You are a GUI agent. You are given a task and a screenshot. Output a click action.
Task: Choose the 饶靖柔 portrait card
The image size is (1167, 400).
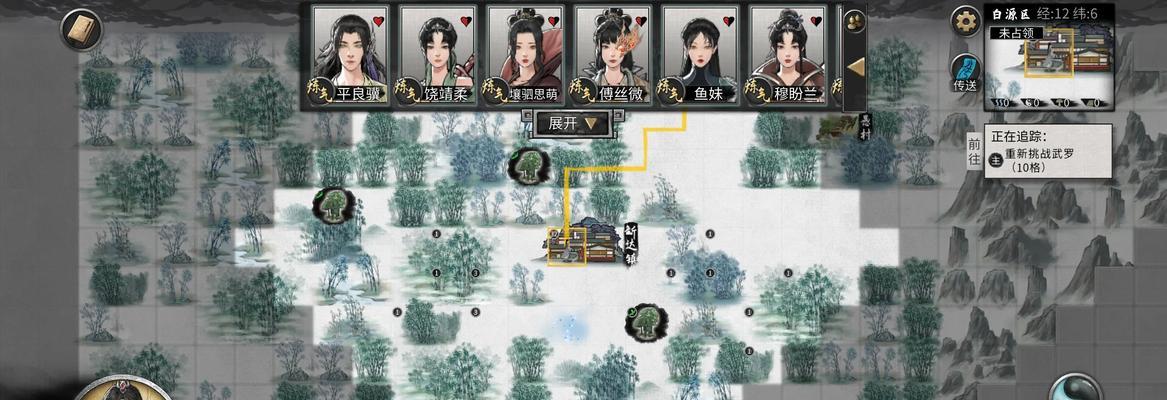click(x=437, y=55)
